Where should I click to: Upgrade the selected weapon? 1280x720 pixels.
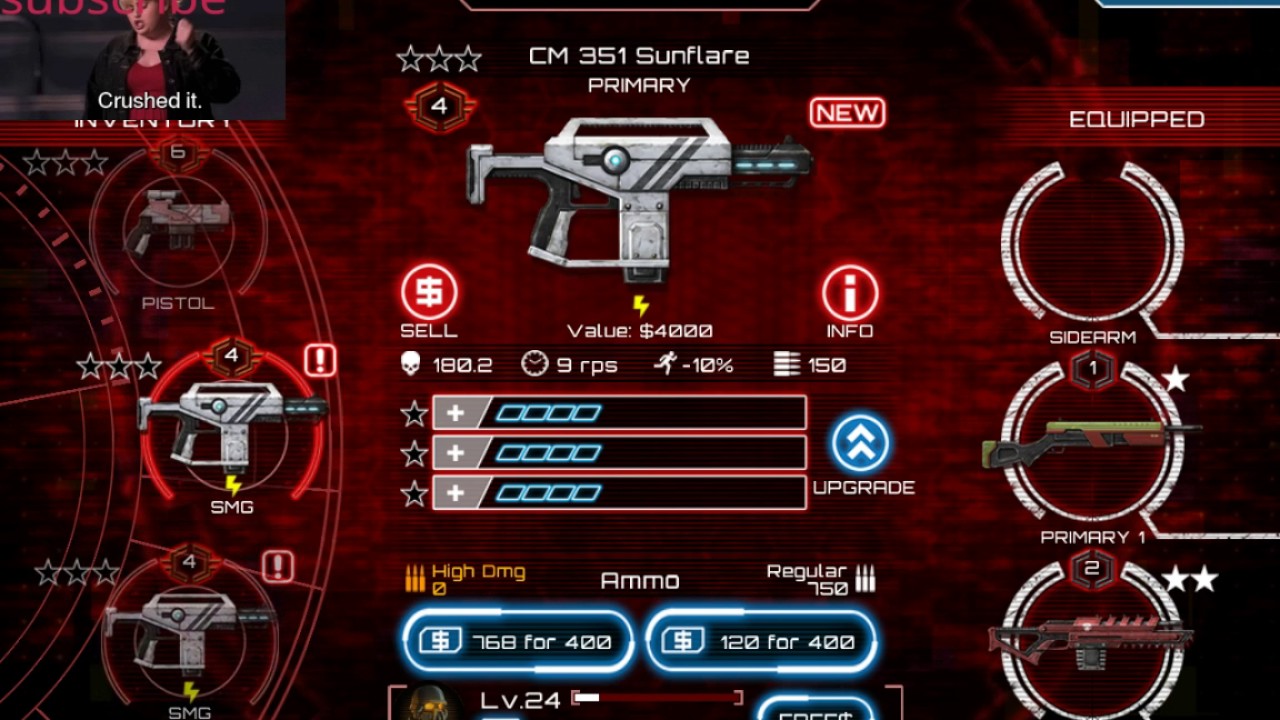tap(860, 445)
